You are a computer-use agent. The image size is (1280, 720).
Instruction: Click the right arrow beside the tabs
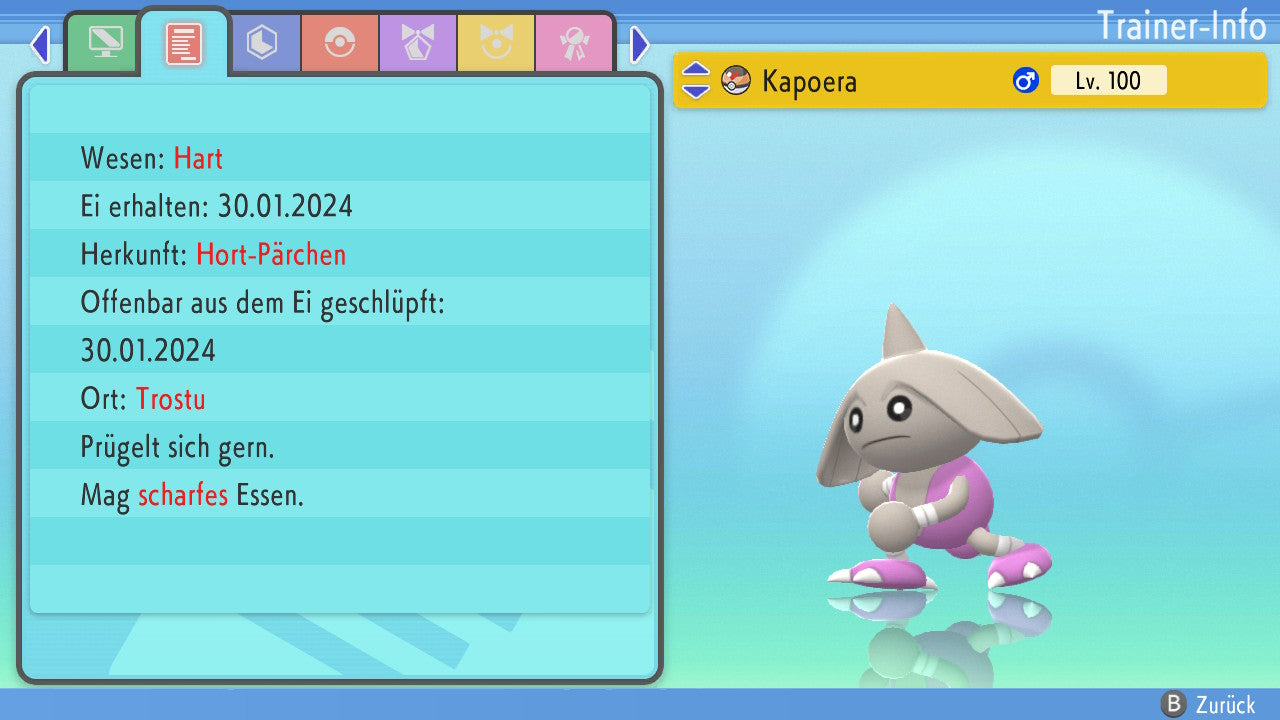pyautogui.click(x=640, y=44)
